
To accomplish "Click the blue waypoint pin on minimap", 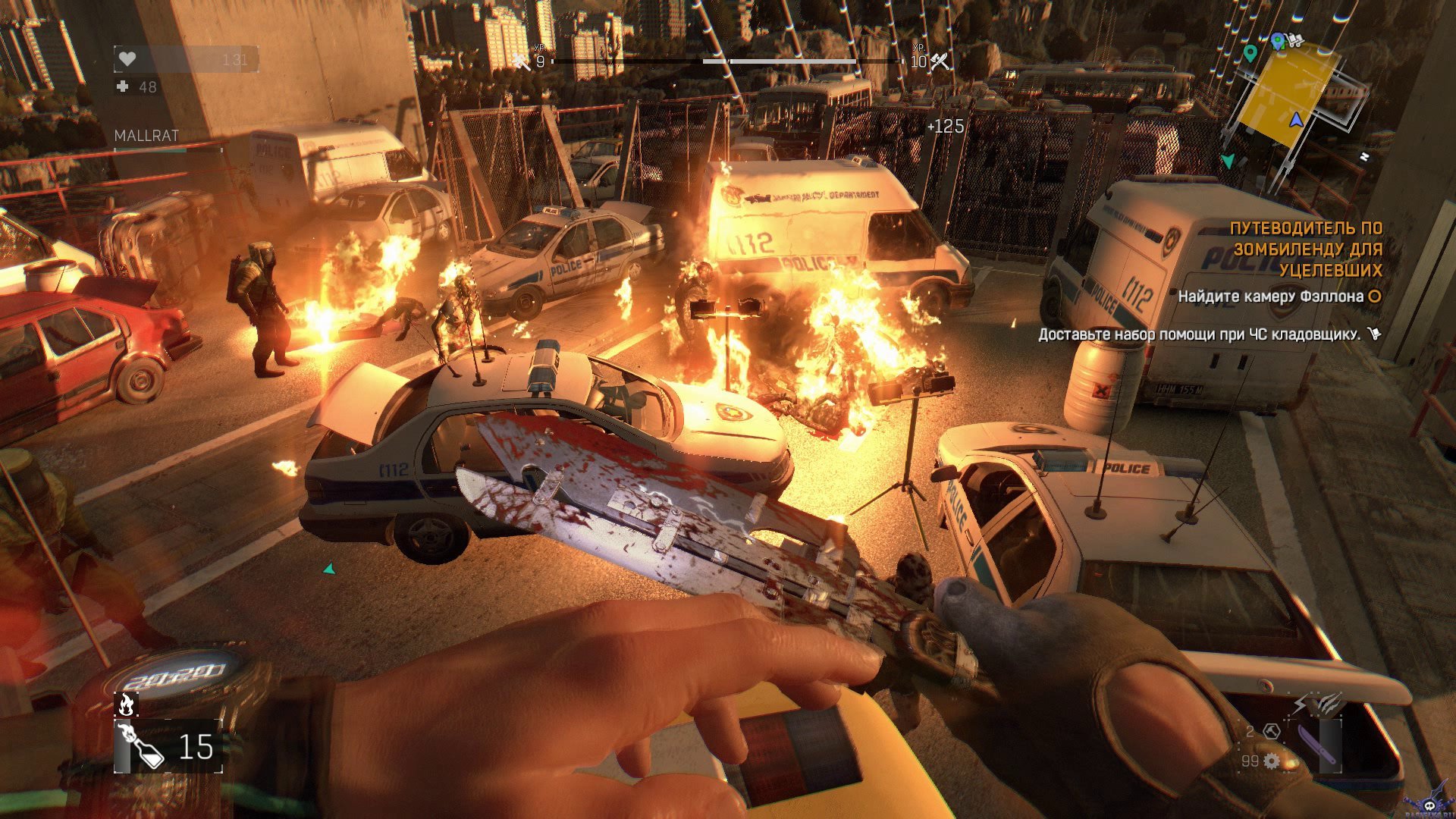I will tap(1277, 40).
